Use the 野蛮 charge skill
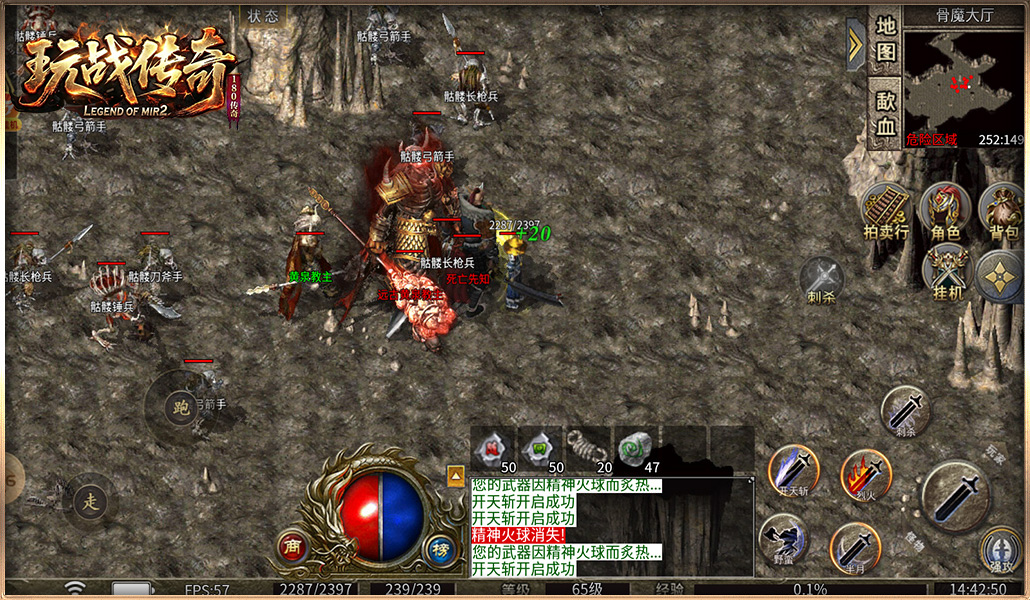1030x600 pixels. click(x=784, y=540)
